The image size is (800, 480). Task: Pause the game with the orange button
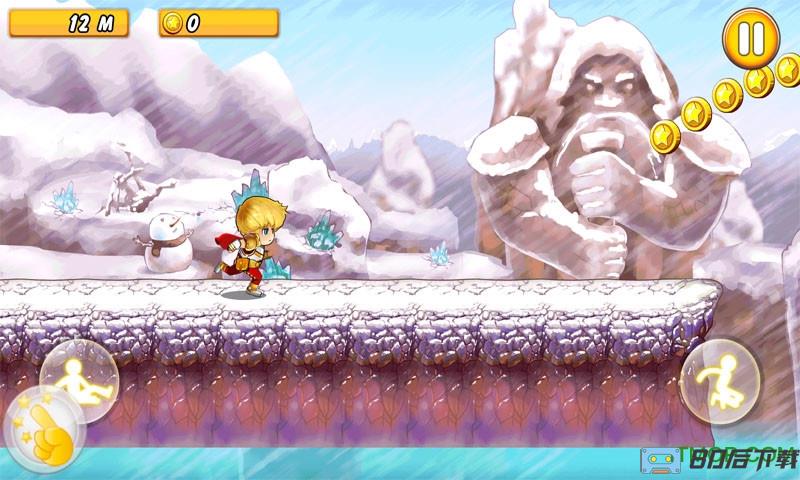pyautogui.click(x=750, y=38)
